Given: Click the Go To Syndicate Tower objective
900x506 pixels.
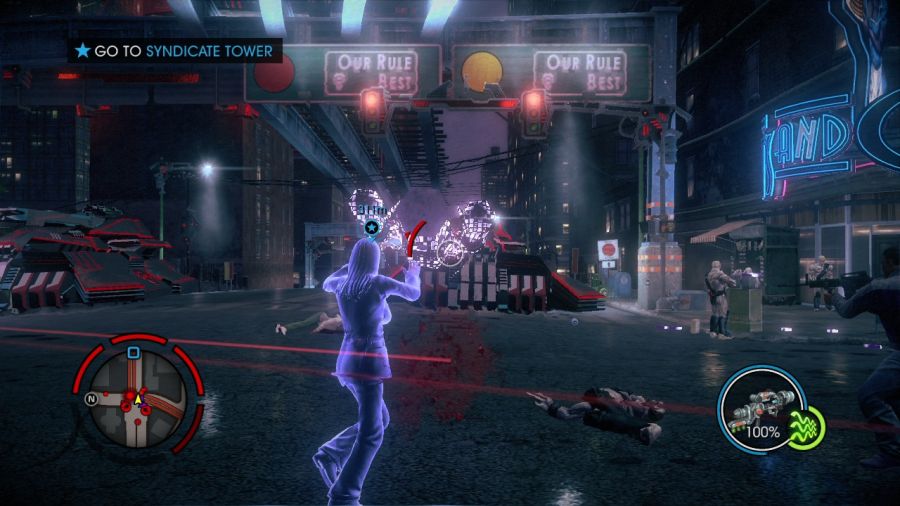Looking at the screenshot, I should 175,50.
